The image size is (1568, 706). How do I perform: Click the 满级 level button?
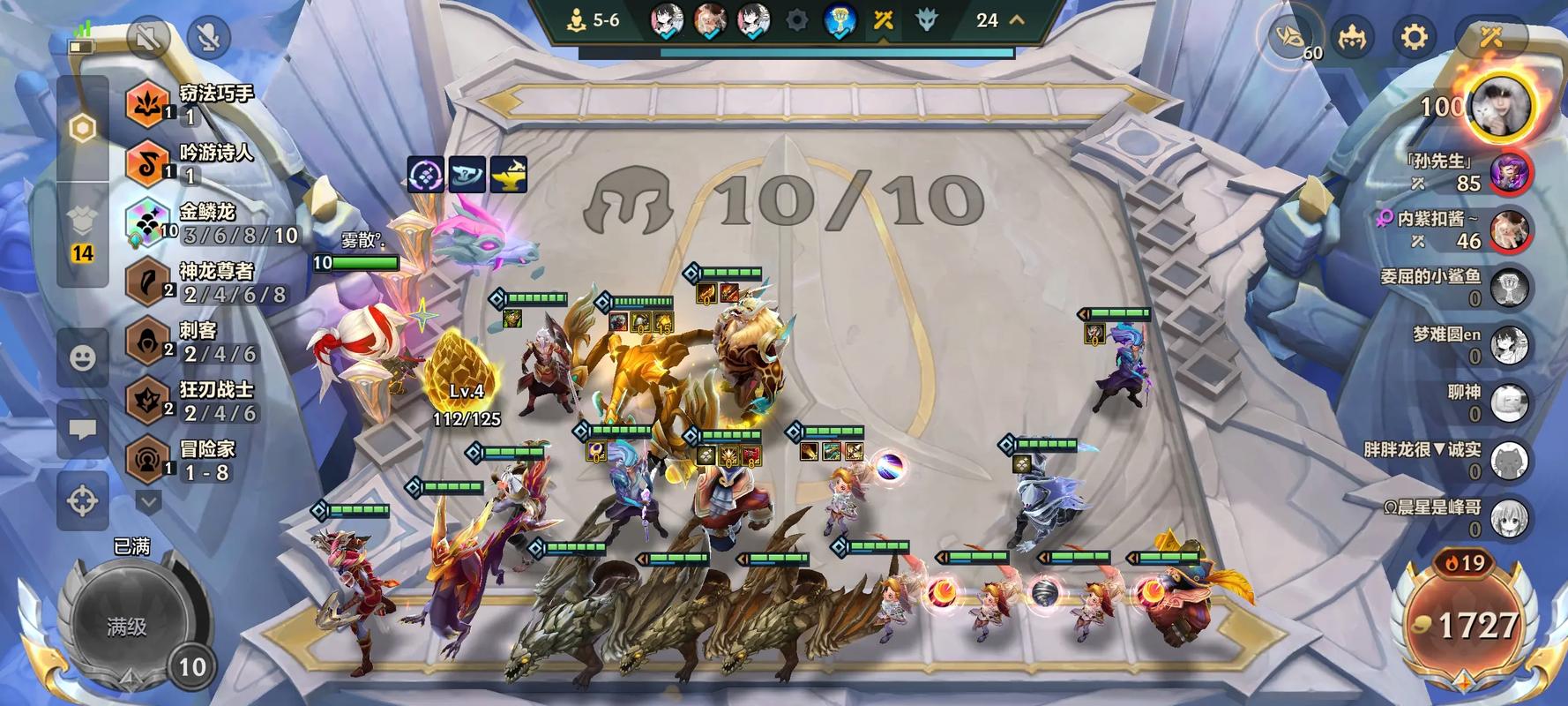click(128, 626)
